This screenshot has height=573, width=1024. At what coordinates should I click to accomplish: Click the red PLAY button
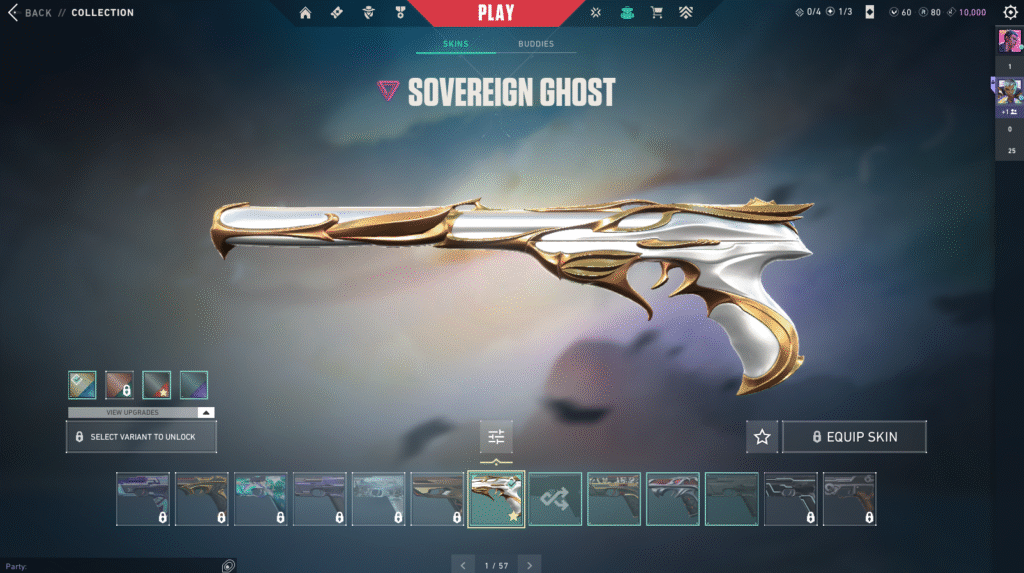coord(496,13)
